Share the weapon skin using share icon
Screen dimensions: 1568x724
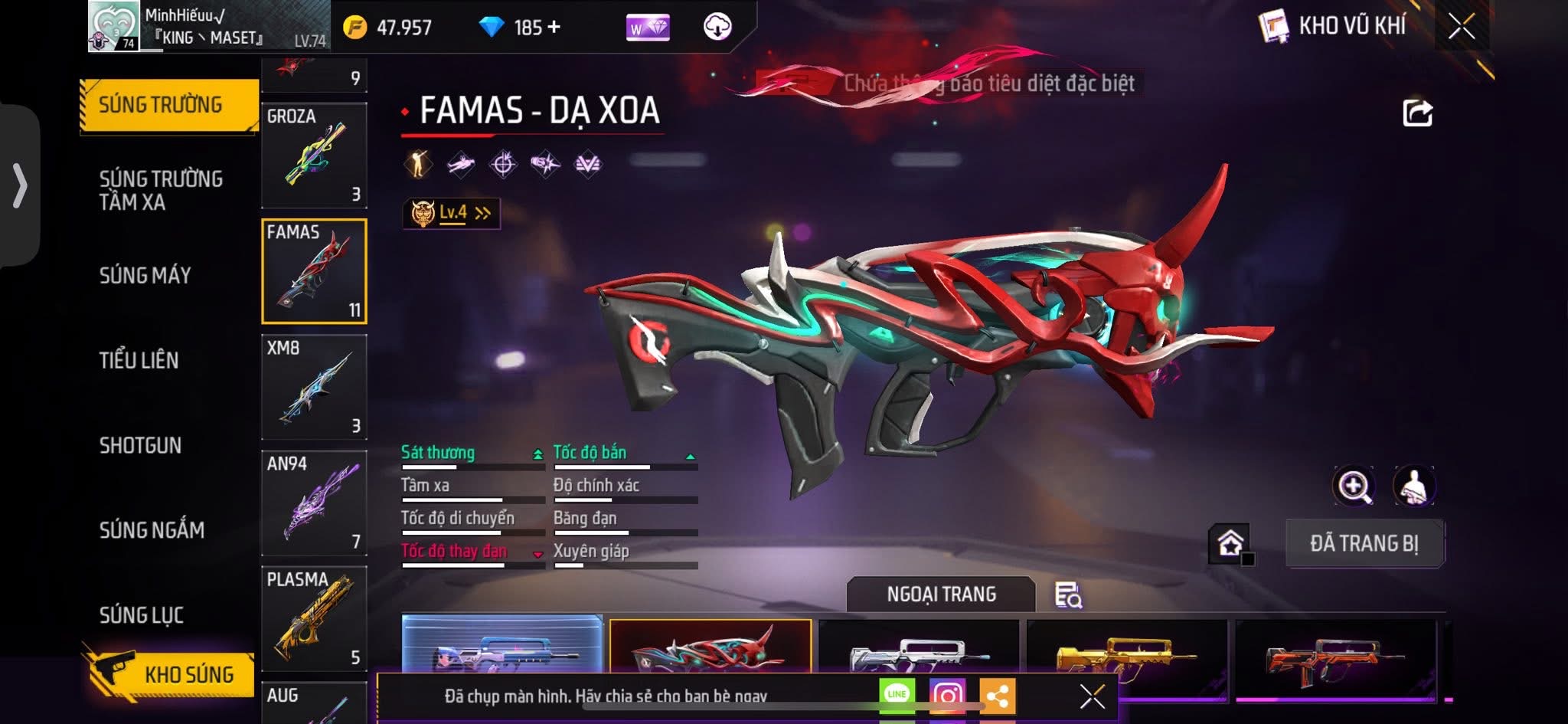click(x=1417, y=113)
